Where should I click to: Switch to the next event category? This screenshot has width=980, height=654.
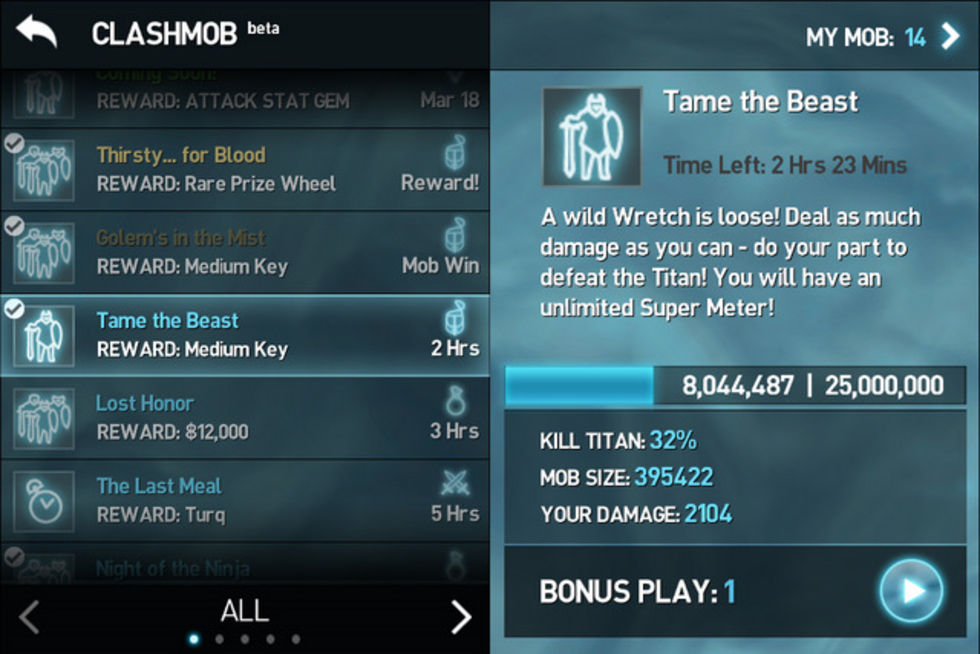tap(460, 617)
